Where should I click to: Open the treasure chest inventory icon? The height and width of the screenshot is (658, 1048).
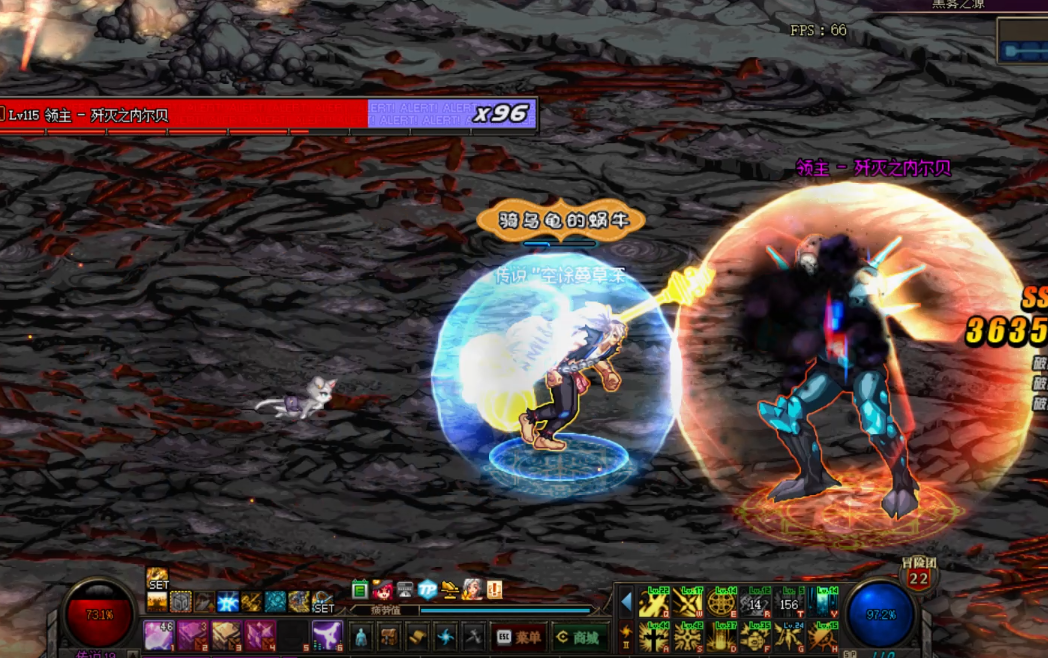coord(389,636)
